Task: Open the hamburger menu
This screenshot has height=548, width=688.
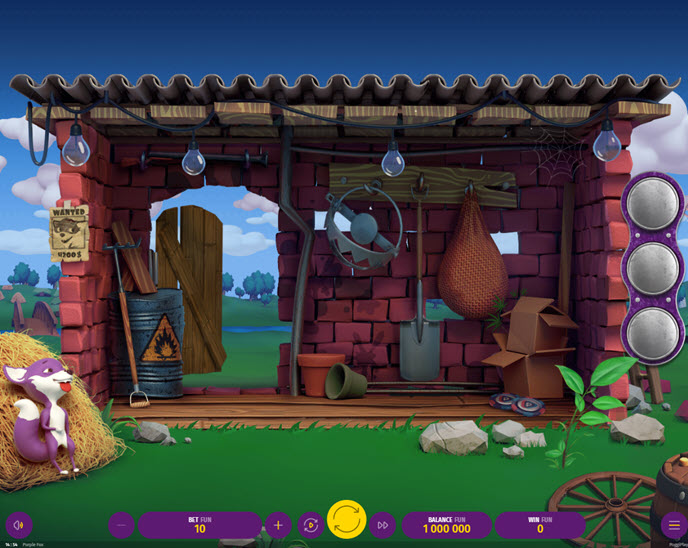Action: (673, 525)
